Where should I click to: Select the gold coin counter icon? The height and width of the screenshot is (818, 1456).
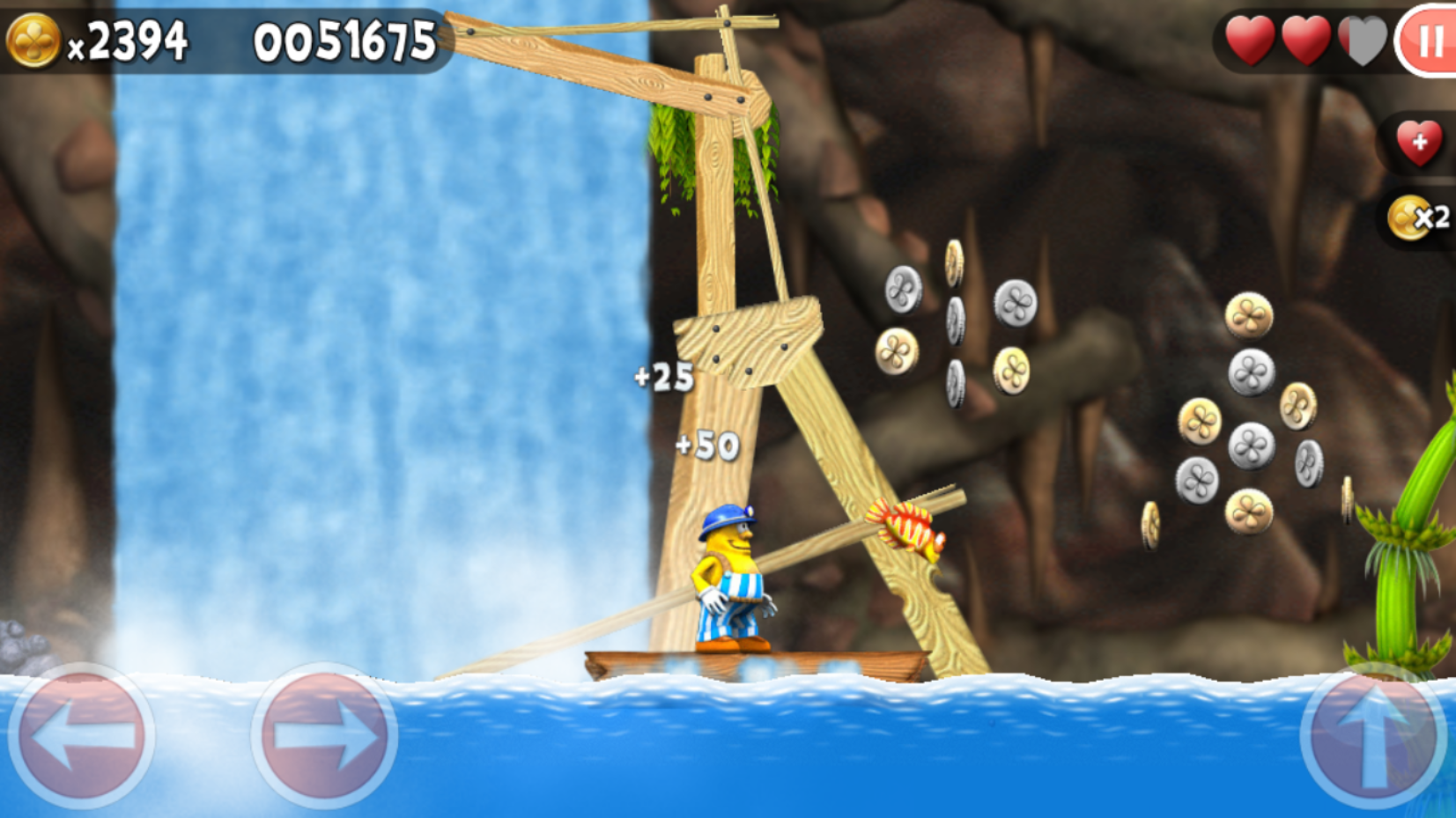click(x=36, y=37)
